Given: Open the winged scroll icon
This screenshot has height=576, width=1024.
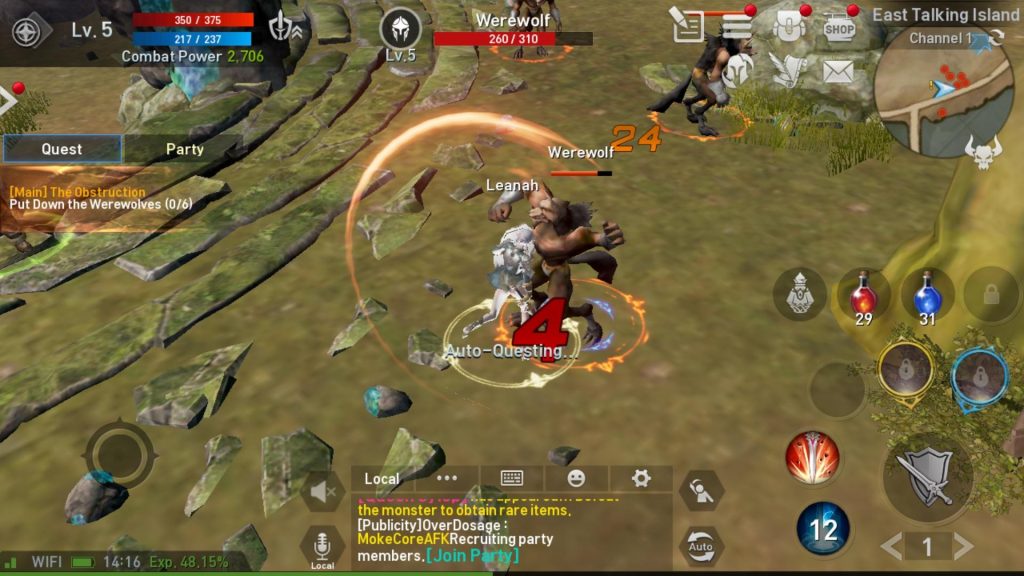Looking at the screenshot, I should [788, 70].
